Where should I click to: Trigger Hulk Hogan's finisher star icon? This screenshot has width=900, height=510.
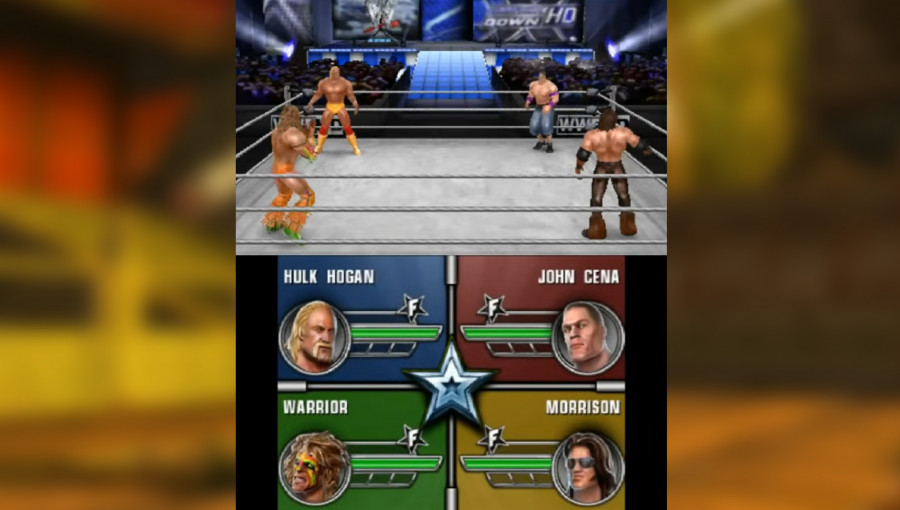(412, 308)
